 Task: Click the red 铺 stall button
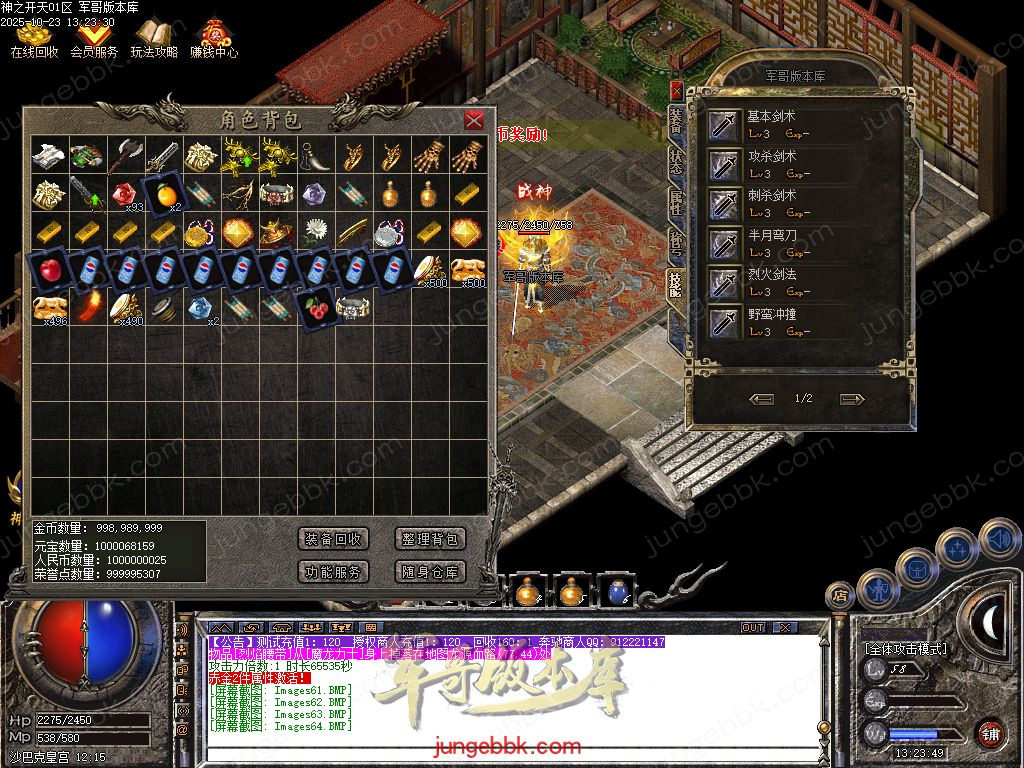tap(990, 733)
